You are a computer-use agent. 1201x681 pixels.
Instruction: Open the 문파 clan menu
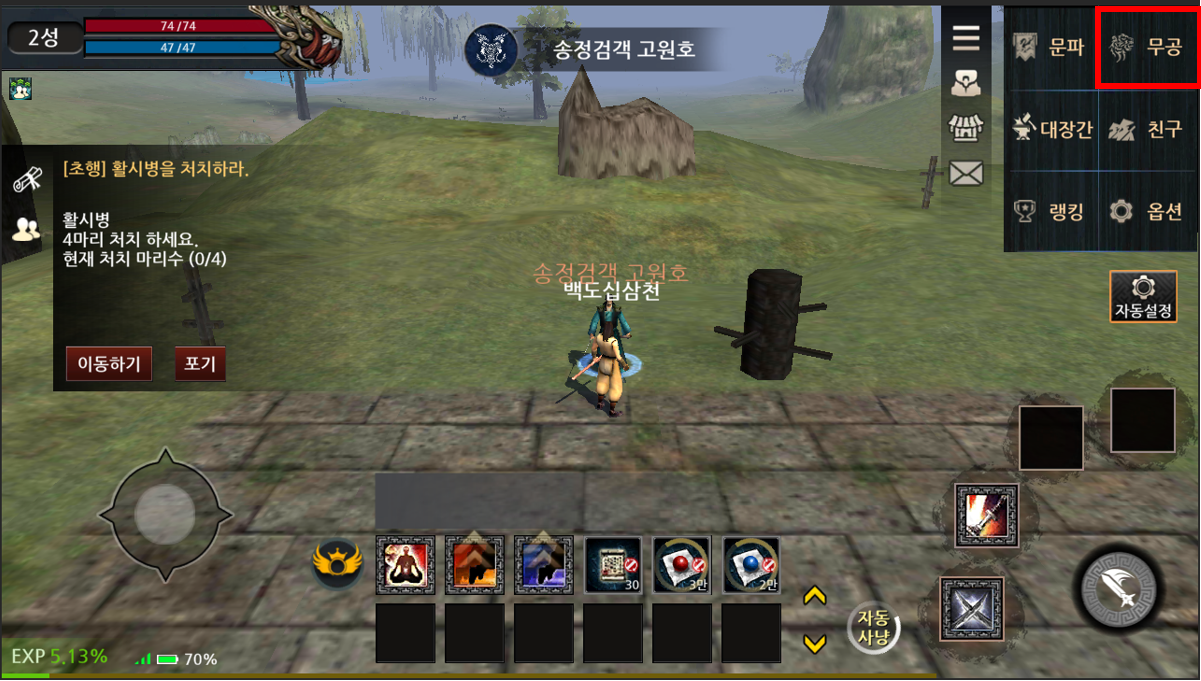click(x=1052, y=47)
